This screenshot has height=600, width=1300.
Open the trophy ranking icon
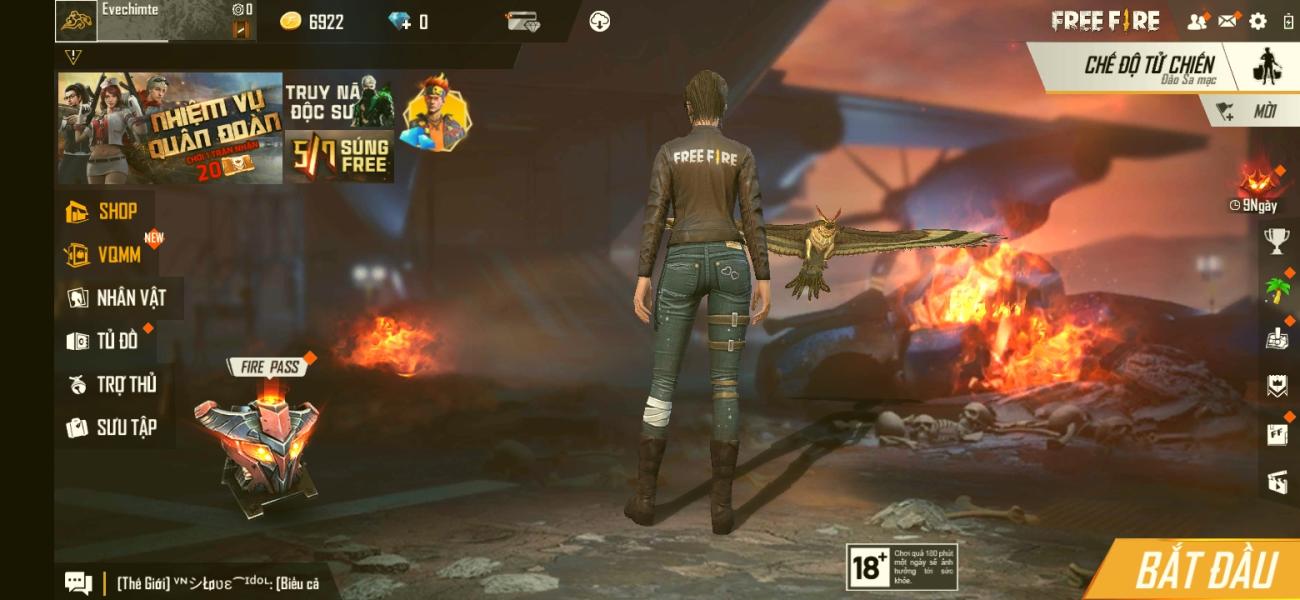click(1277, 240)
